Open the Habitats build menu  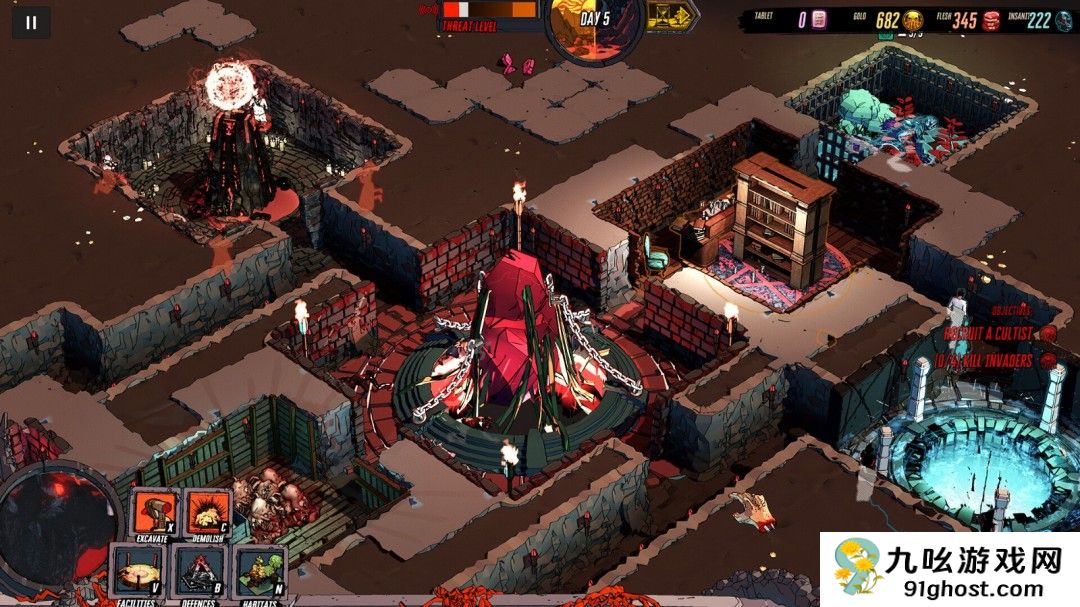pyautogui.click(x=259, y=569)
